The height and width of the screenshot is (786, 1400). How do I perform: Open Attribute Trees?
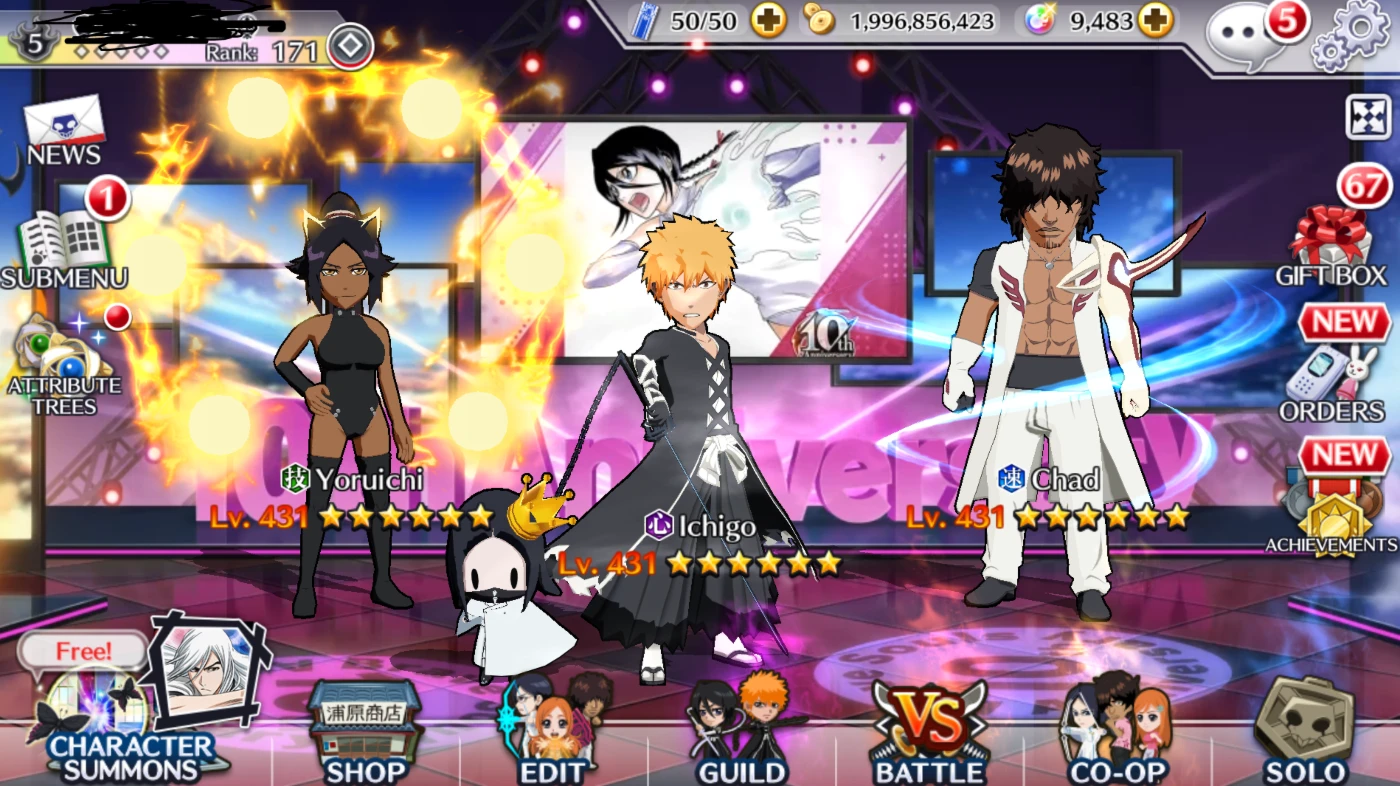pyautogui.click(x=62, y=365)
